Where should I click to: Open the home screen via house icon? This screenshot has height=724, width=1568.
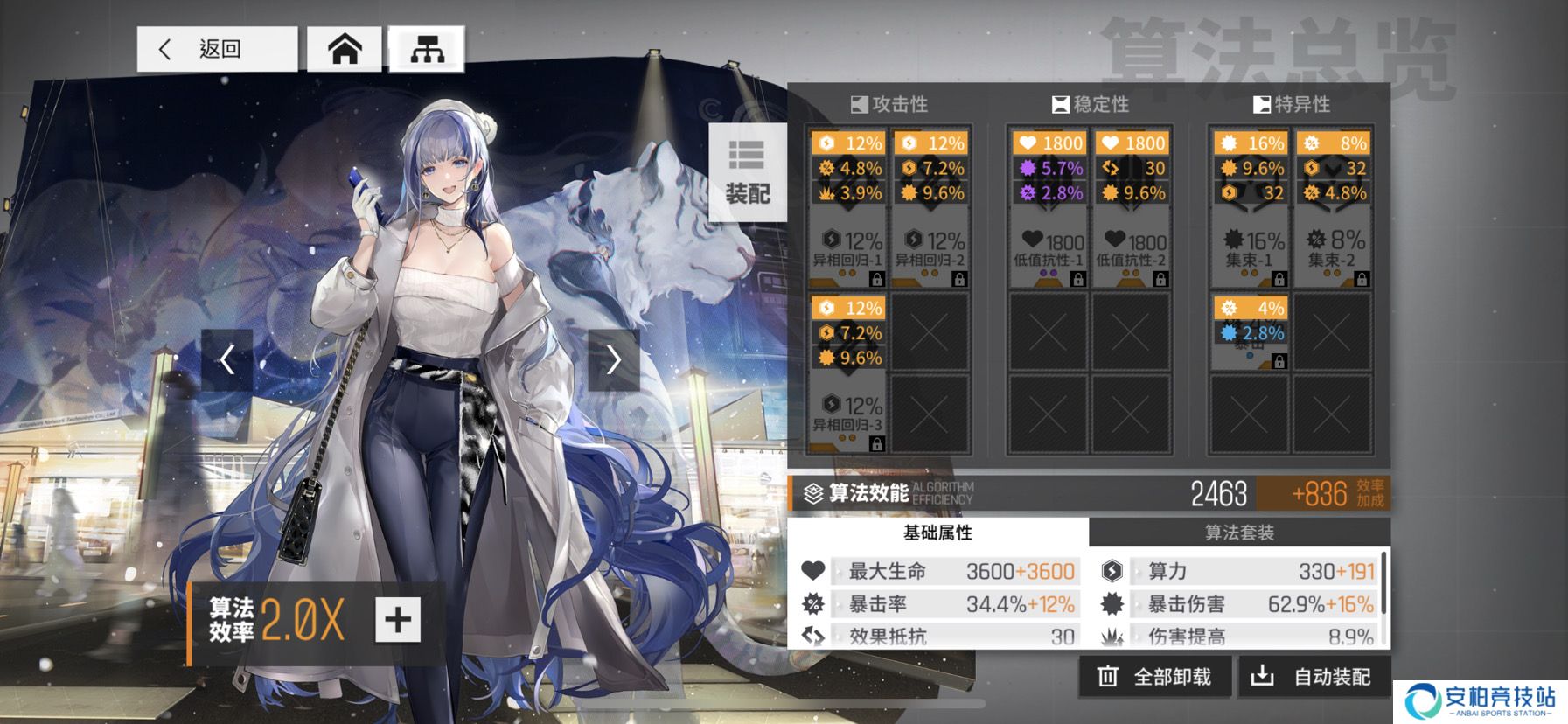point(345,49)
